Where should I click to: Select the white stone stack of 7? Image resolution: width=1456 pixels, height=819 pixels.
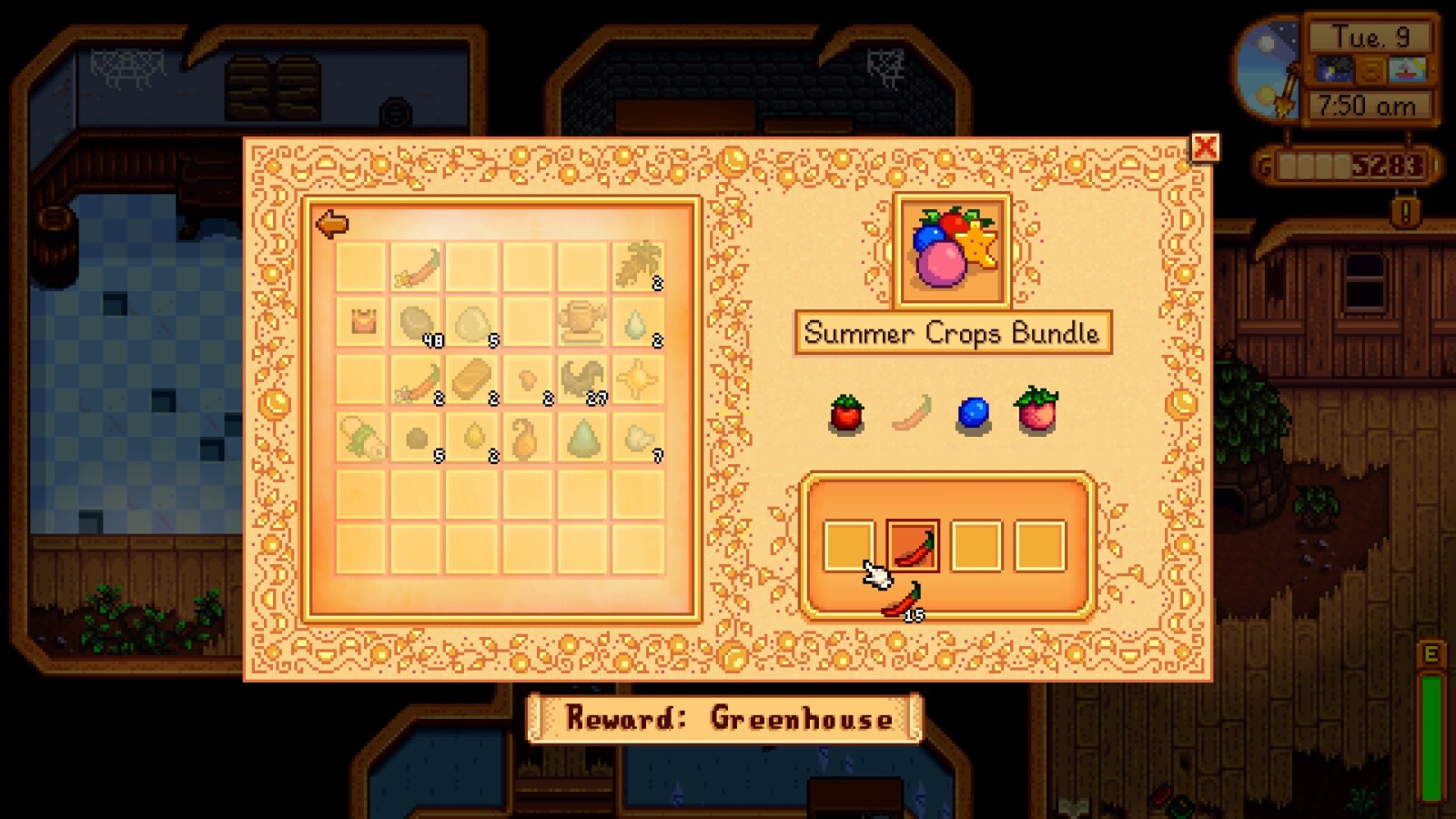coord(638,438)
